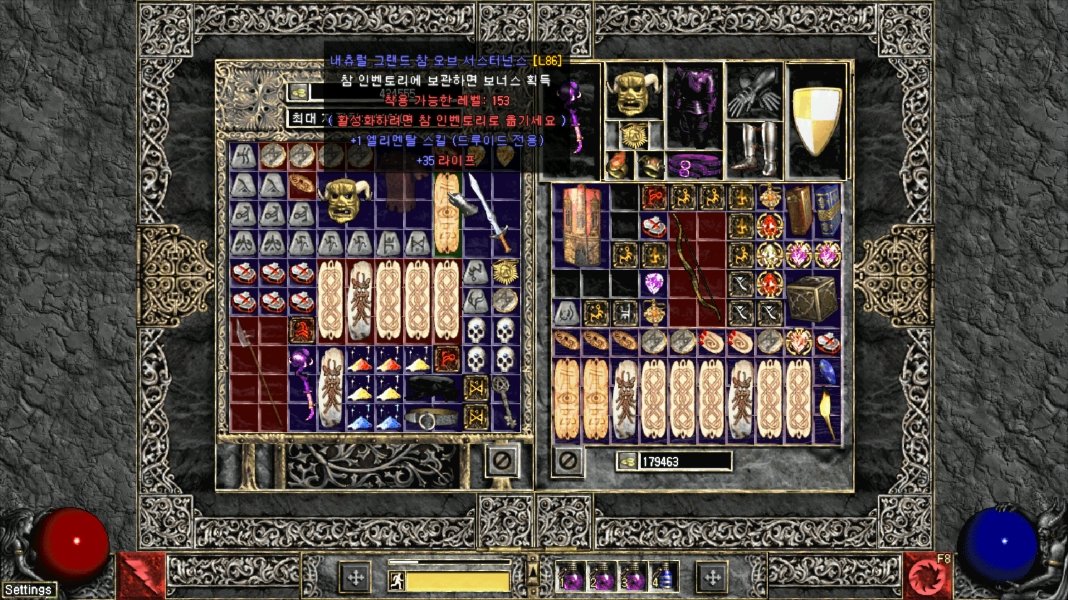Open the Settings menu
The height and width of the screenshot is (600, 1068).
click(28, 590)
